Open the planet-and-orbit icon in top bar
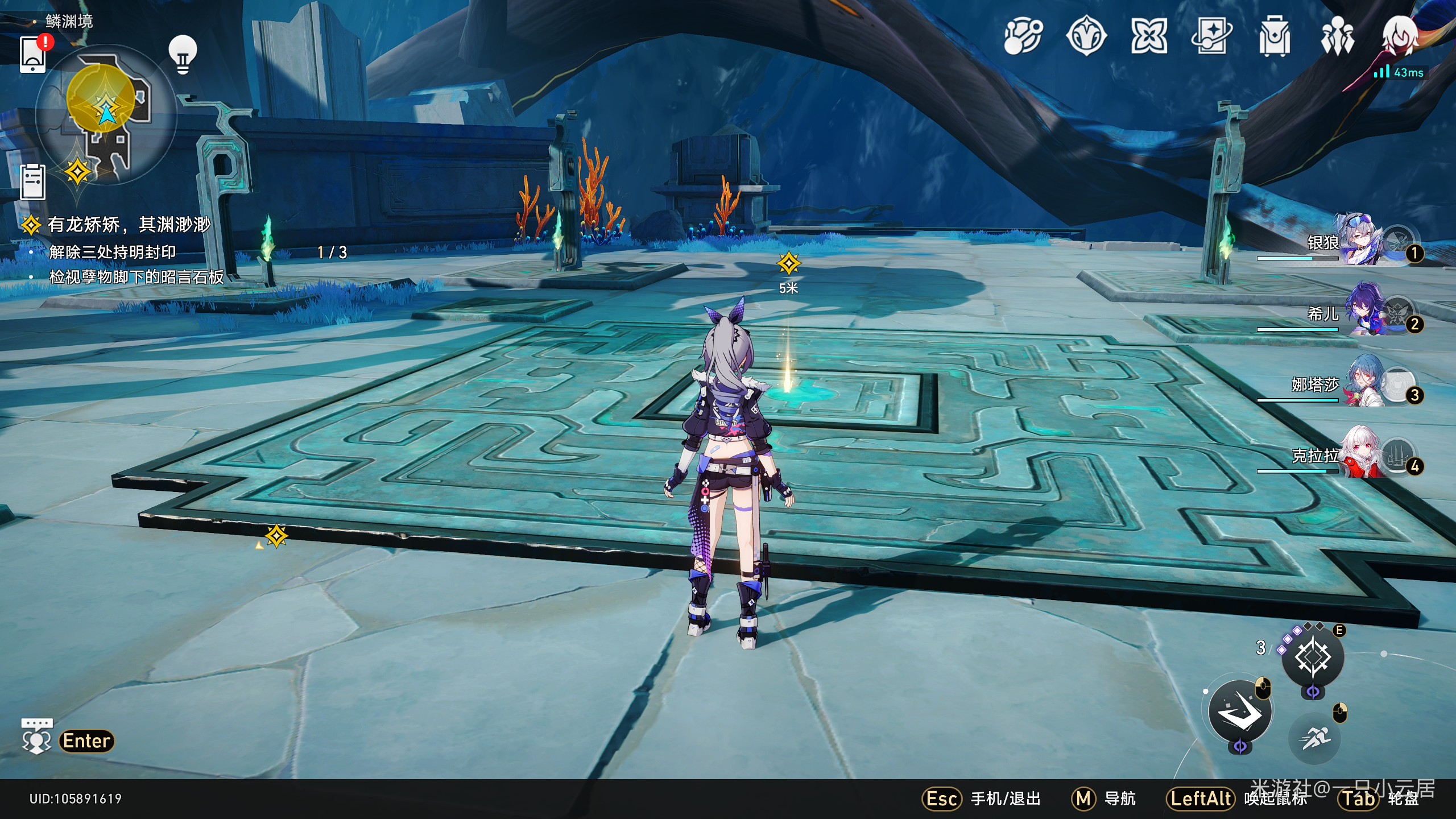1456x819 pixels. point(1023,37)
